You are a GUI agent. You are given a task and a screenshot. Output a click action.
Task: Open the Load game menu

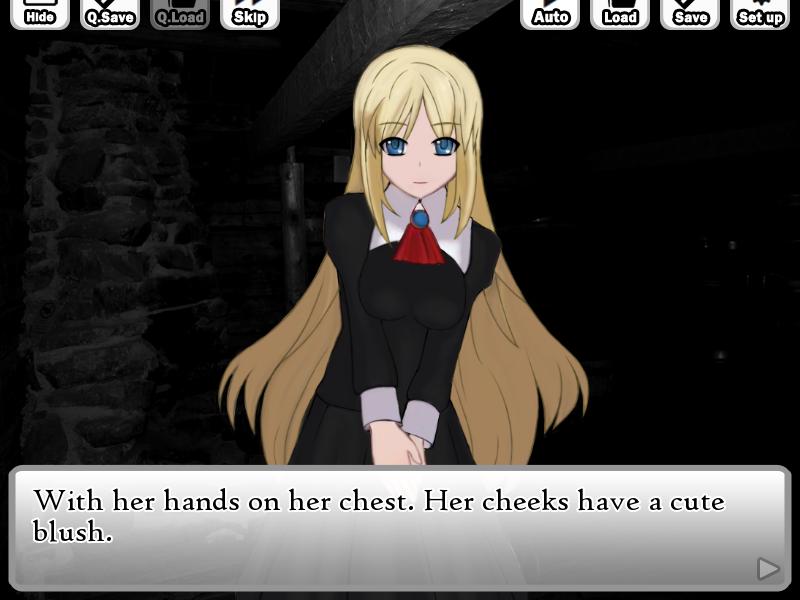point(620,14)
